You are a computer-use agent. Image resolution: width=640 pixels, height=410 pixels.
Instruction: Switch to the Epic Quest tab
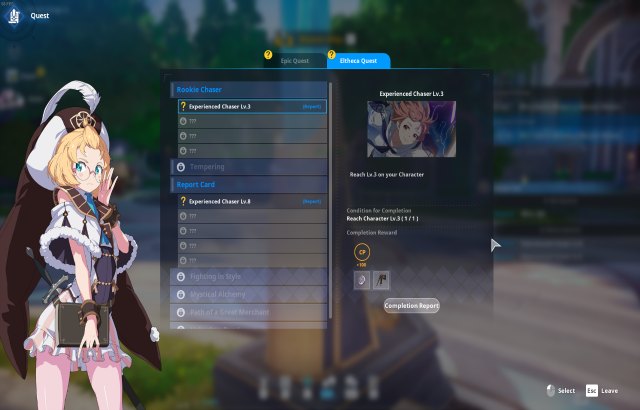click(294, 61)
